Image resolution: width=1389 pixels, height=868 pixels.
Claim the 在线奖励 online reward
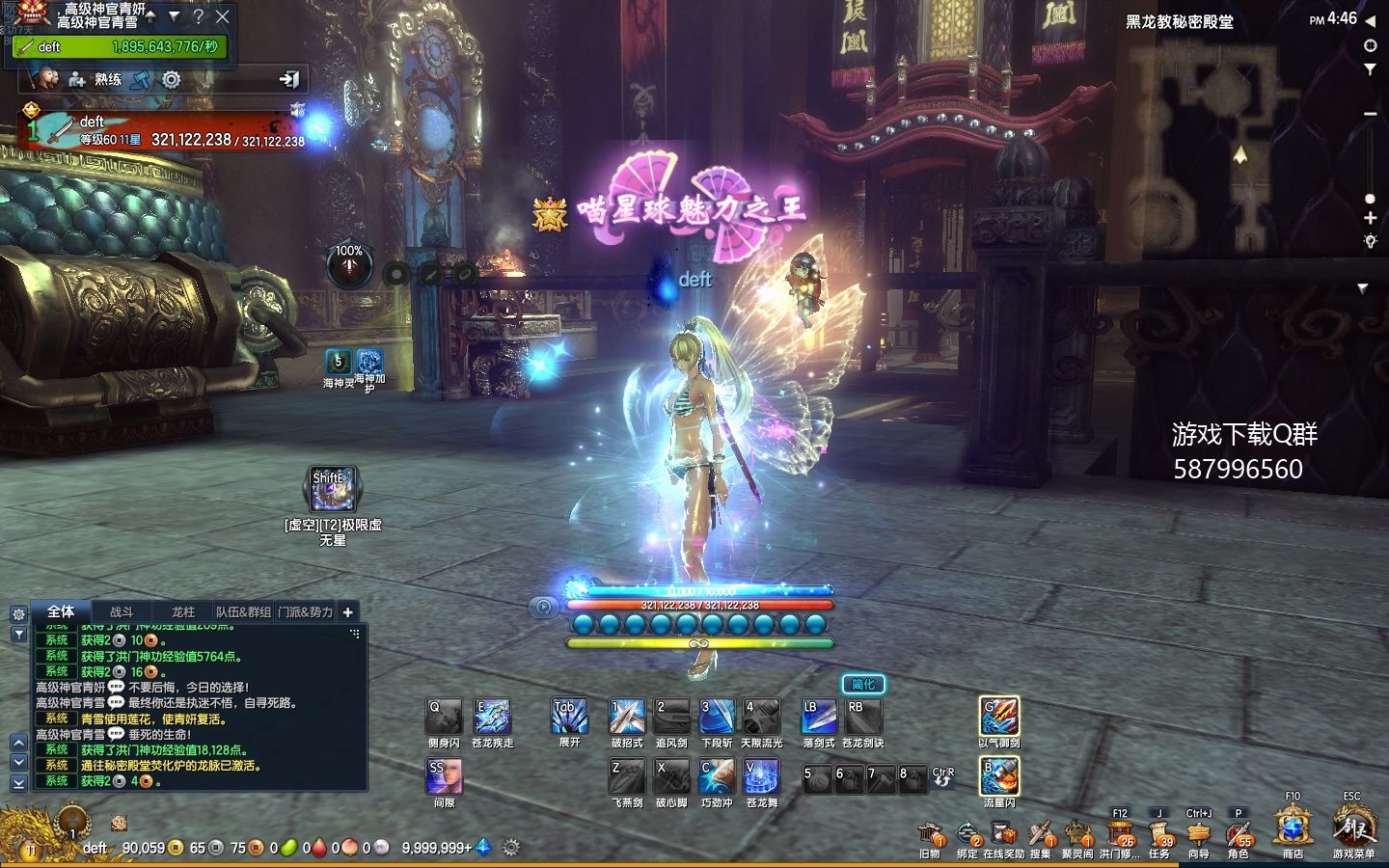1003,835
